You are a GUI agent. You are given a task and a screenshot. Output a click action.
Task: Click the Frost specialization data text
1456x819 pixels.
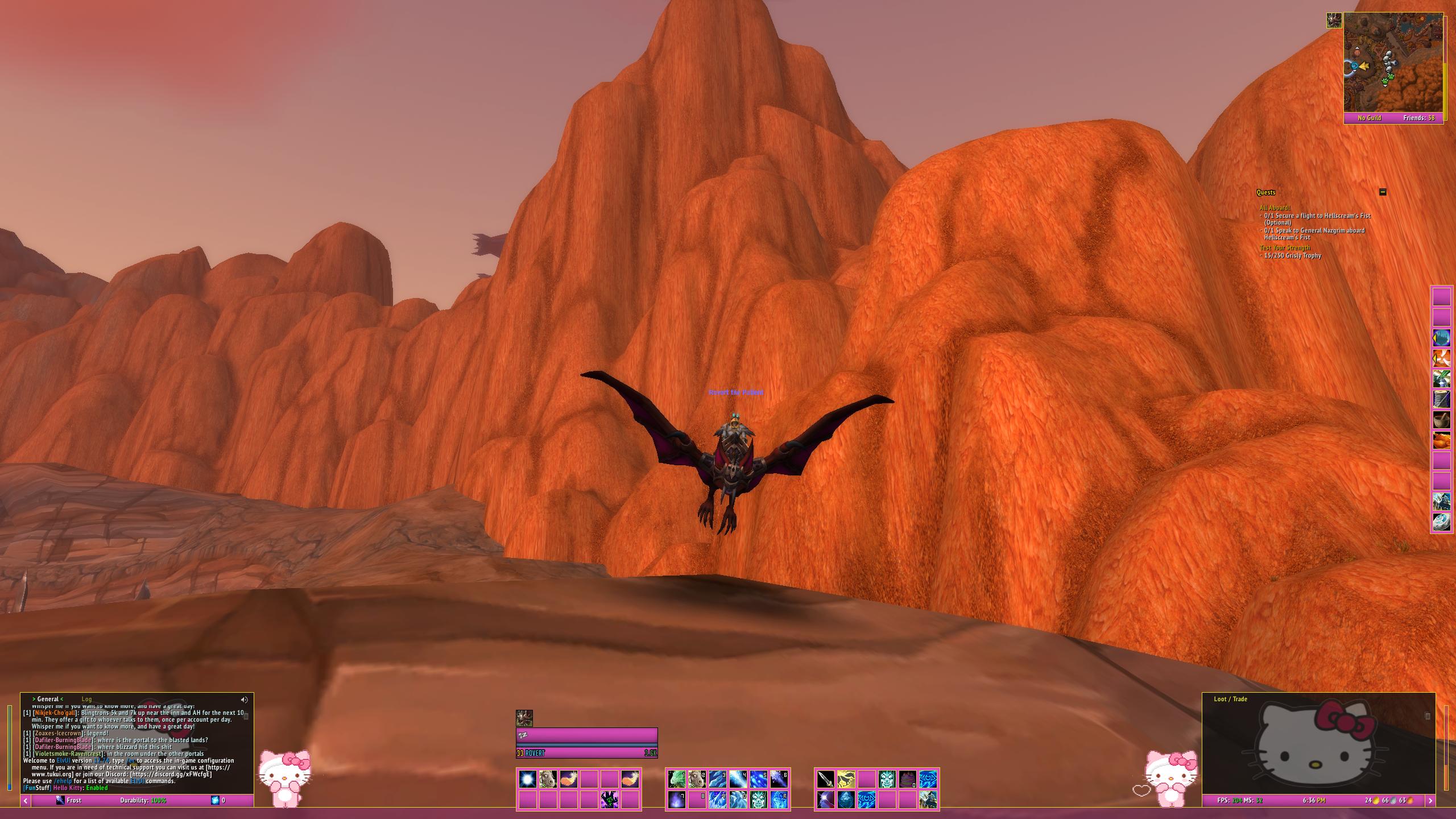pyautogui.click(x=69, y=800)
